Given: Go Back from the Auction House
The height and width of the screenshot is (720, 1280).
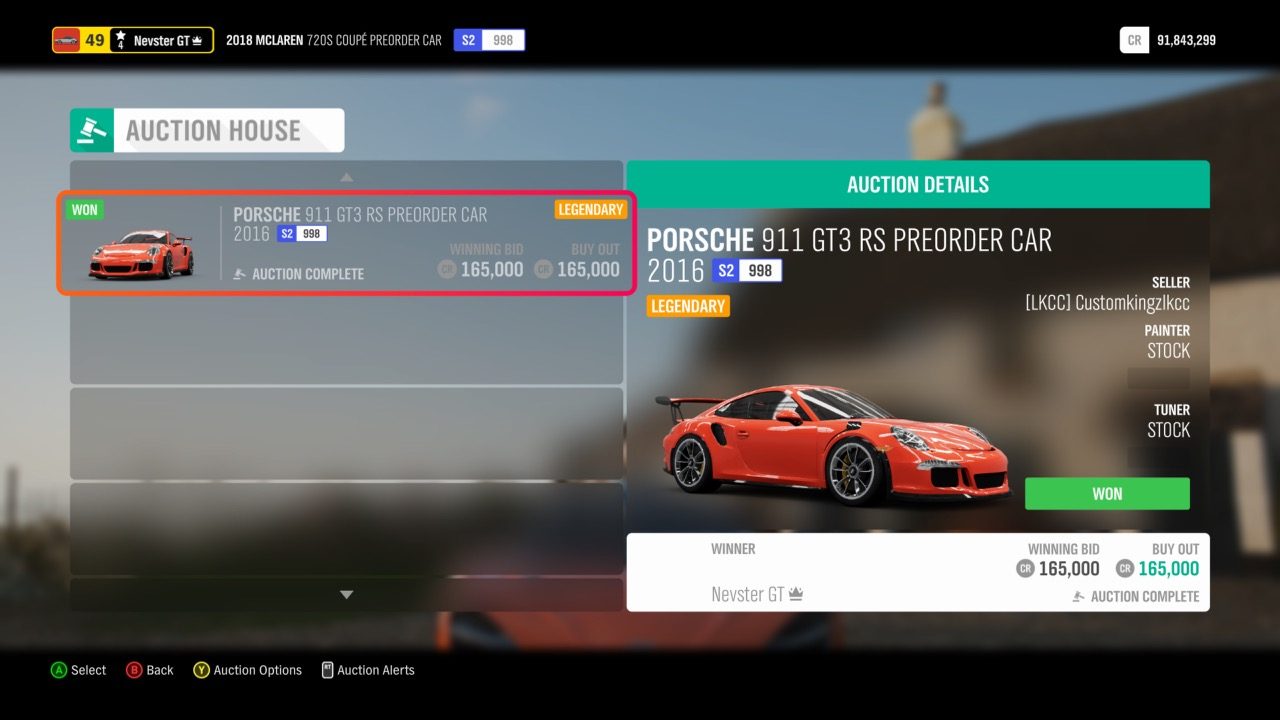Looking at the screenshot, I should coord(149,670).
